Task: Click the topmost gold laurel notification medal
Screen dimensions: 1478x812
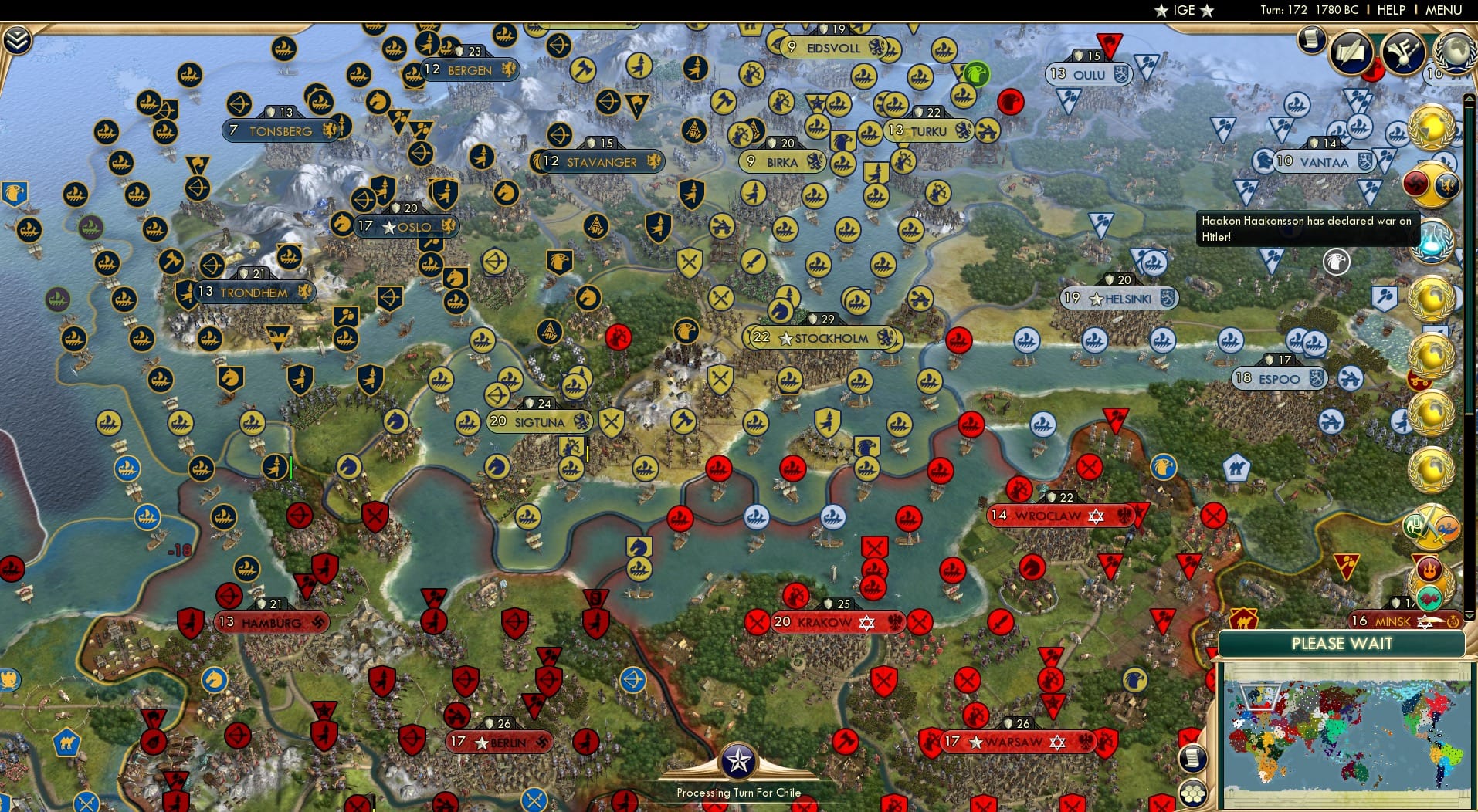Action: click(x=1430, y=127)
